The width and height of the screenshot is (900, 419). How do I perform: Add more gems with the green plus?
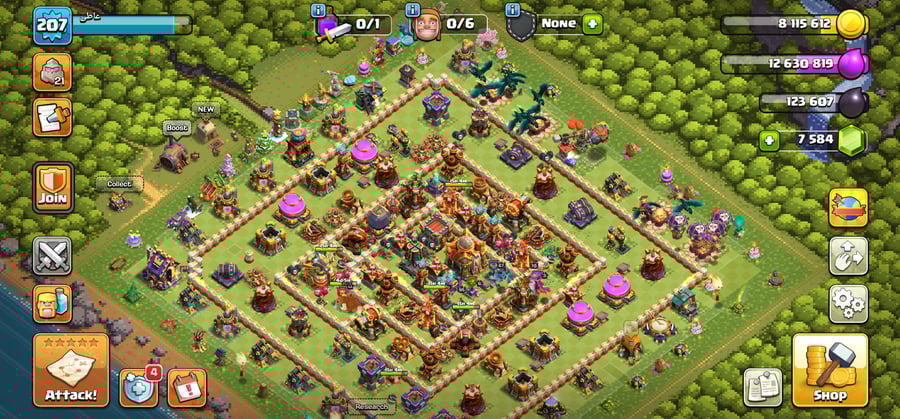click(769, 139)
